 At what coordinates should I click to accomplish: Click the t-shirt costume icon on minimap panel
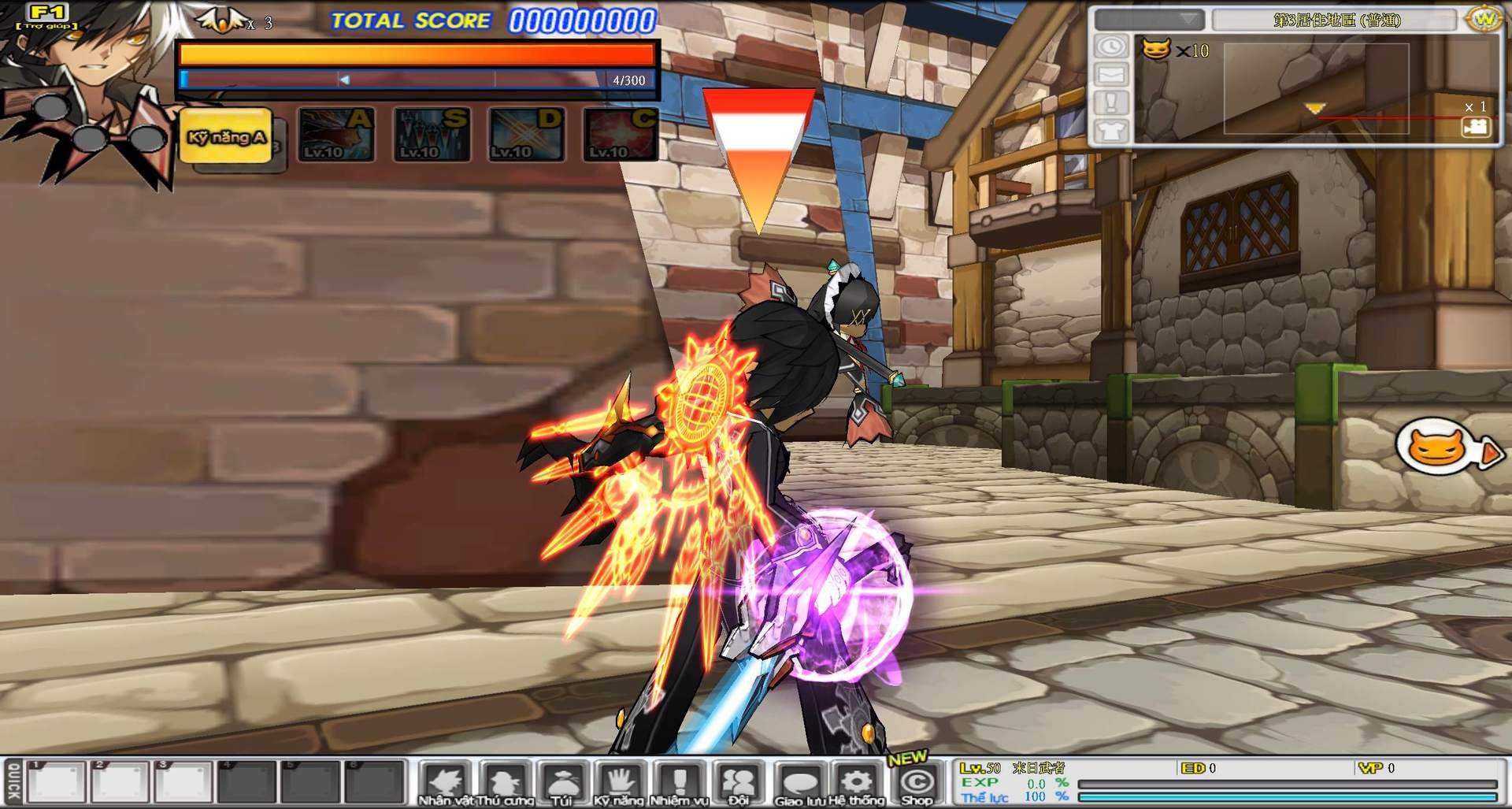tap(1110, 130)
